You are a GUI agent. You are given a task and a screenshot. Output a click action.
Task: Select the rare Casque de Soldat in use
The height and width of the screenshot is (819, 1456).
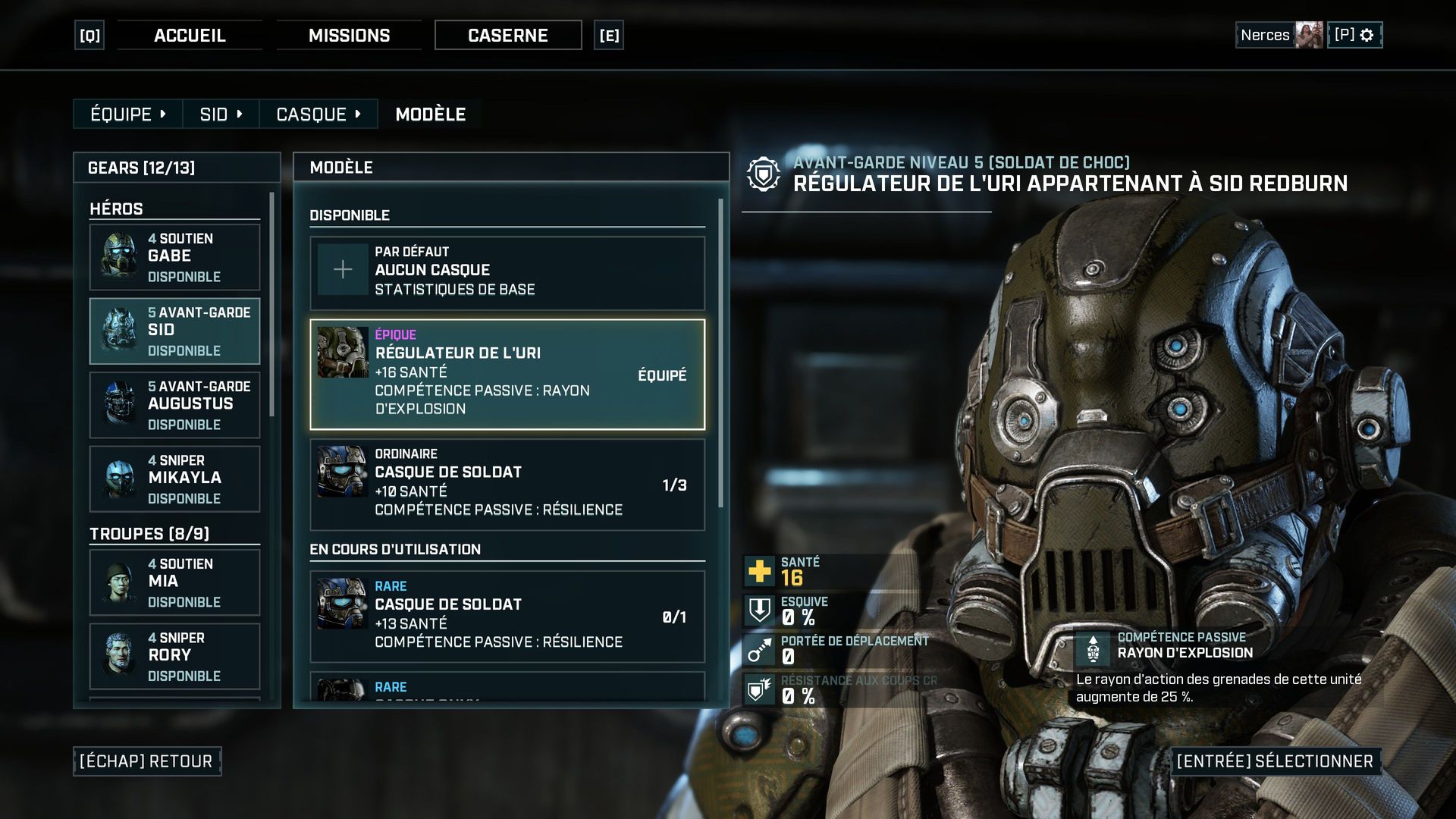[507, 616]
